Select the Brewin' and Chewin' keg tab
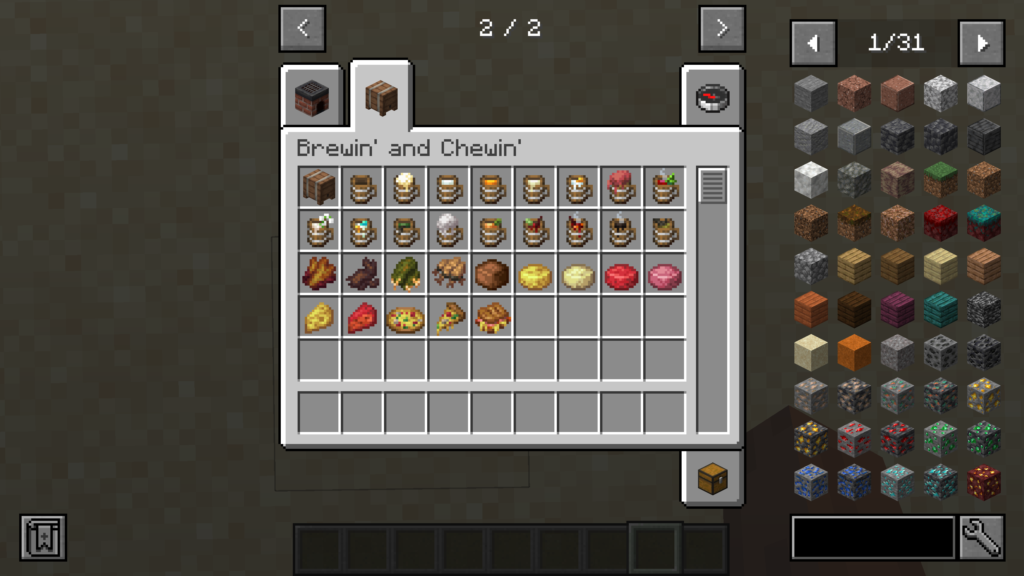The image size is (1024, 576). tap(381, 97)
